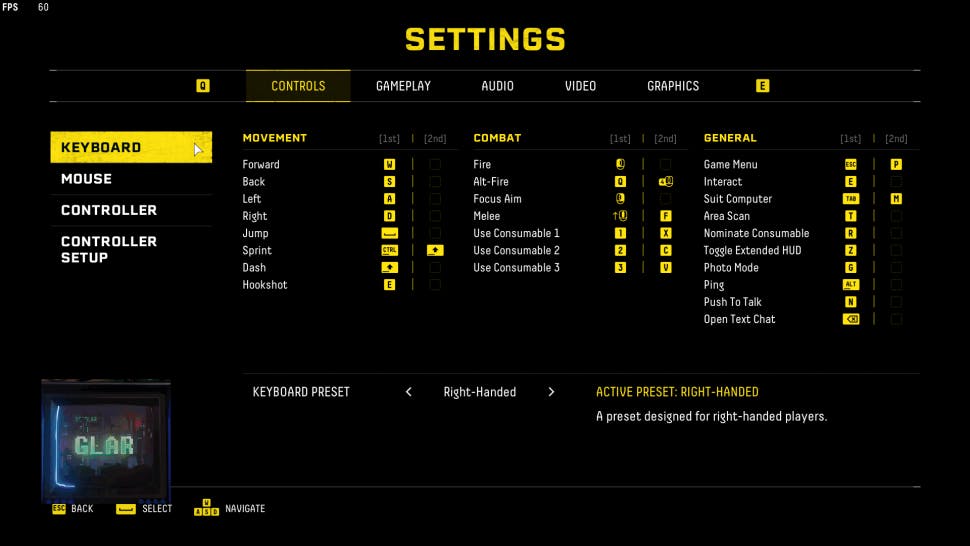Edit the Melee secondary key F
This screenshot has height=546, width=970.
tap(665, 216)
